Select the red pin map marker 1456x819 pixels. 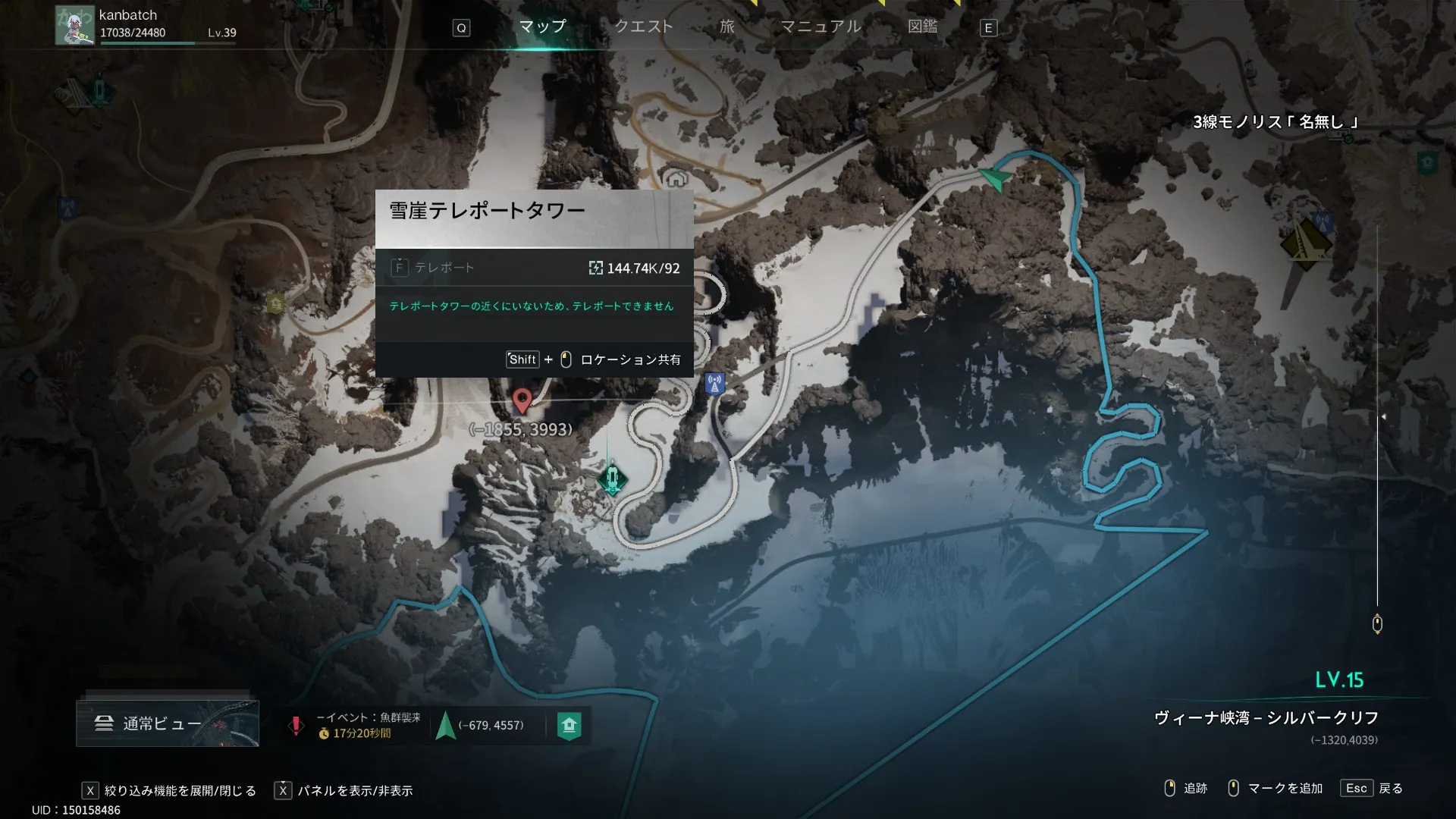coord(522,400)
